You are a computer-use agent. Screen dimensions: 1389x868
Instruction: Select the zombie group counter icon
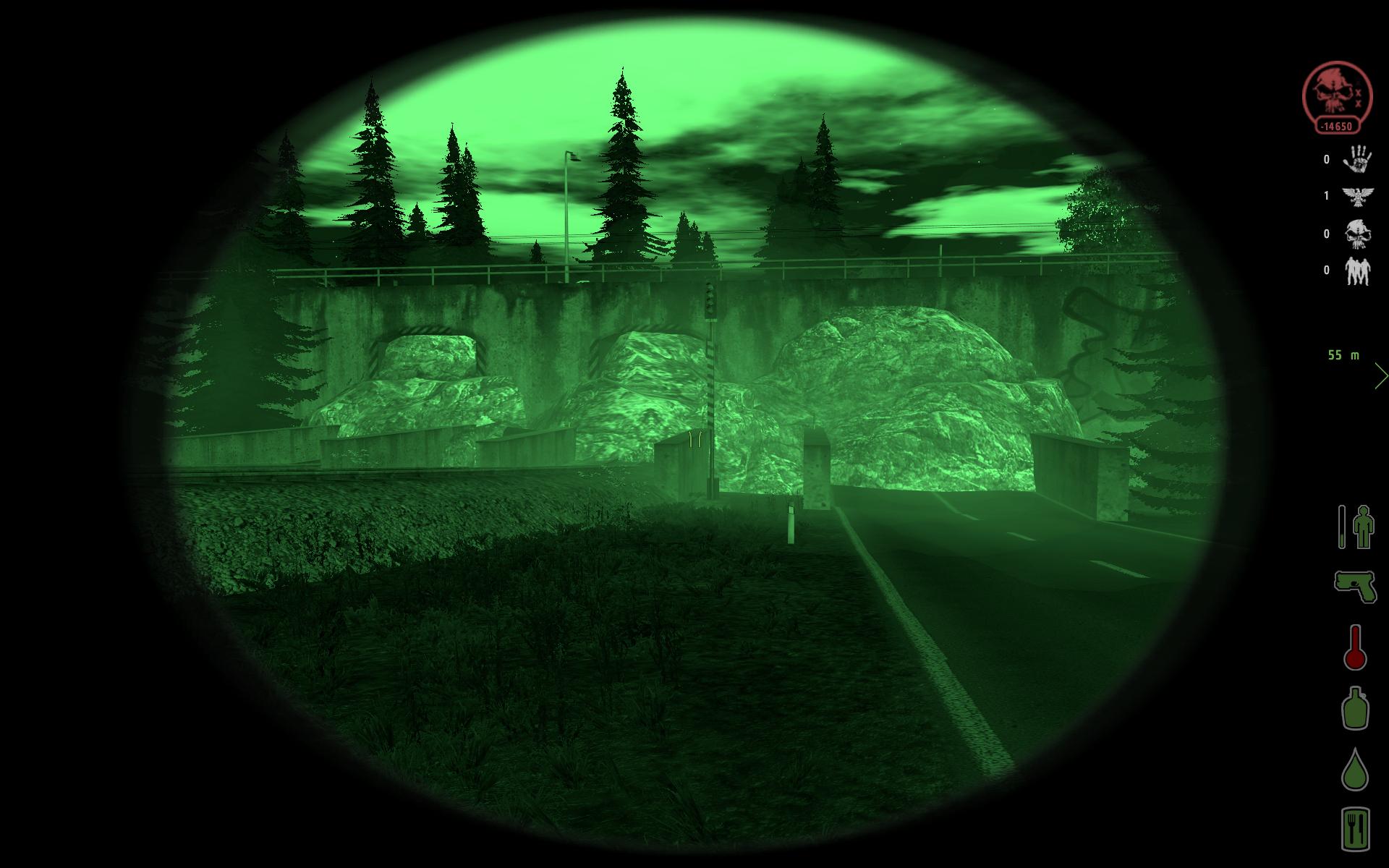pyautogui.click(x=1358, y=270)
